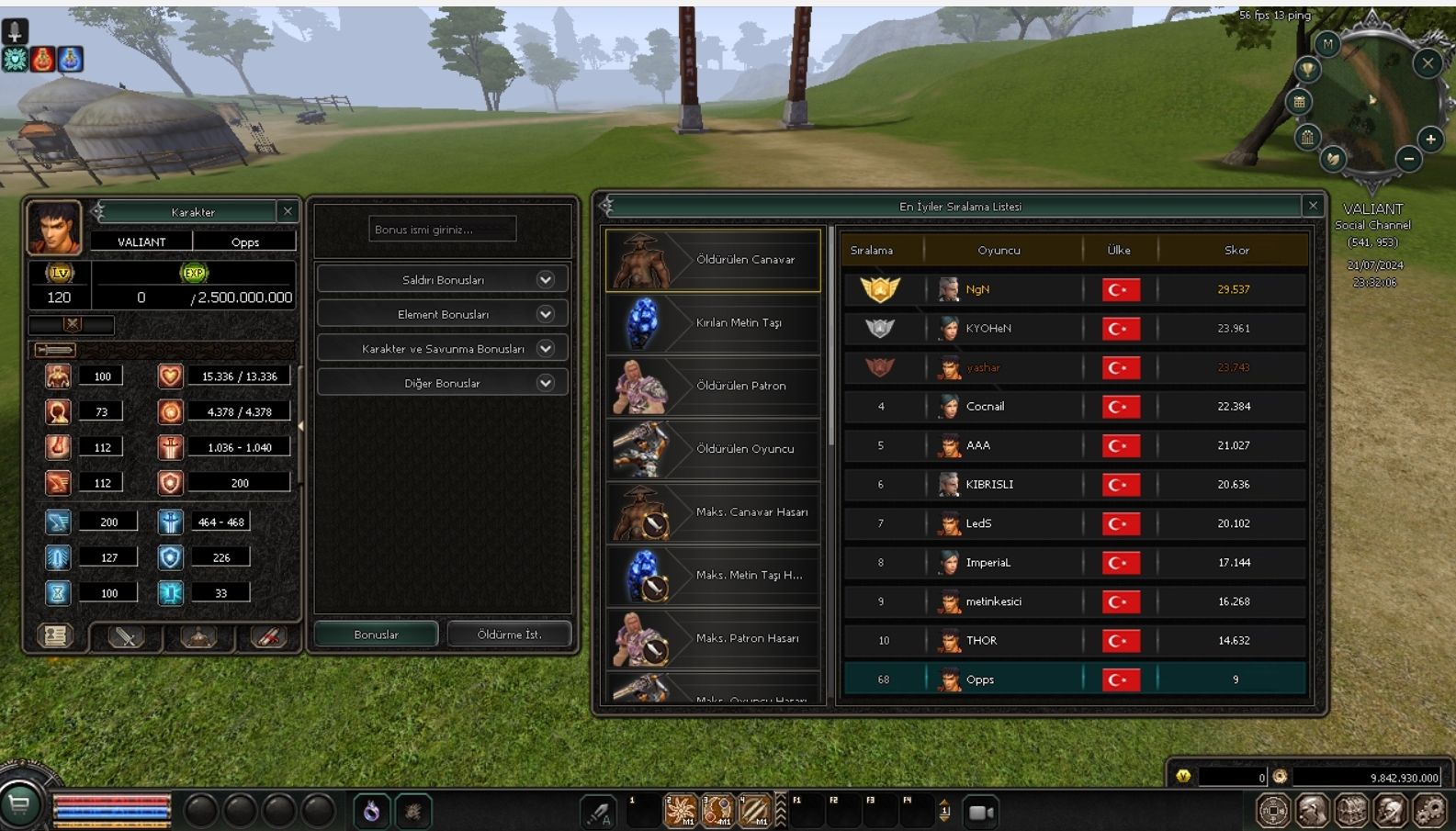
Task: Click the Bonus ismi giriniz search field
Action: point(442,230)
